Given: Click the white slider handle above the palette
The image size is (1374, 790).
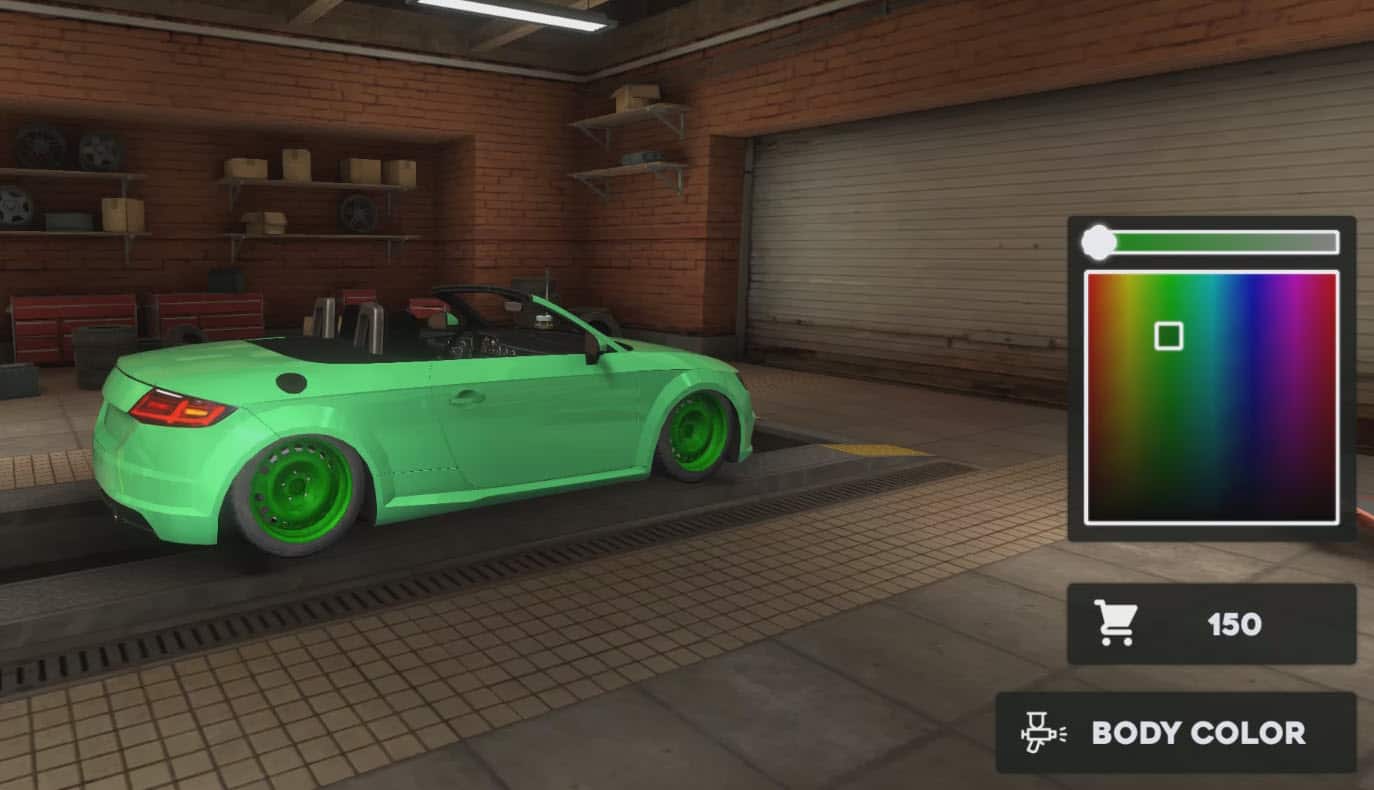Looking at the screenshot, I should coord(1099,242).
